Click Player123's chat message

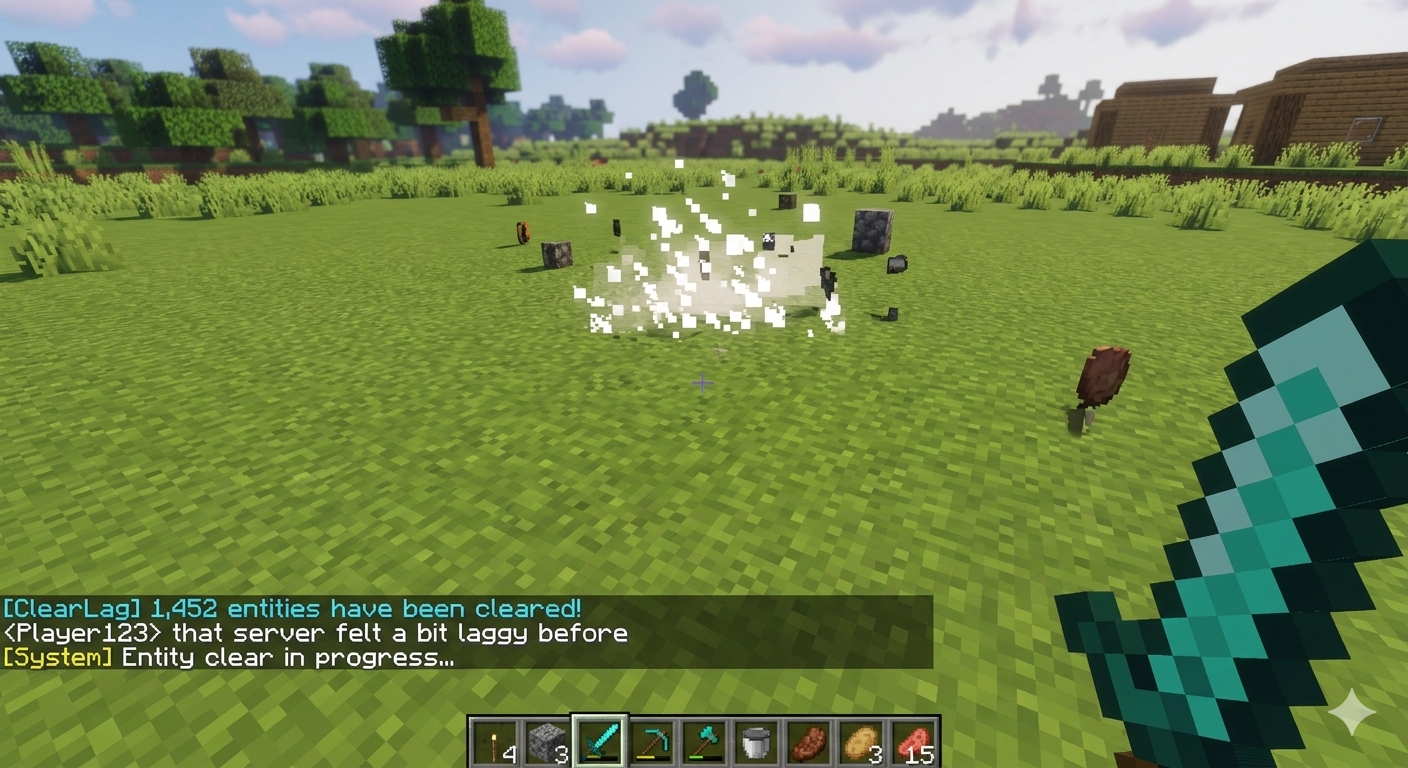[315, 633]
